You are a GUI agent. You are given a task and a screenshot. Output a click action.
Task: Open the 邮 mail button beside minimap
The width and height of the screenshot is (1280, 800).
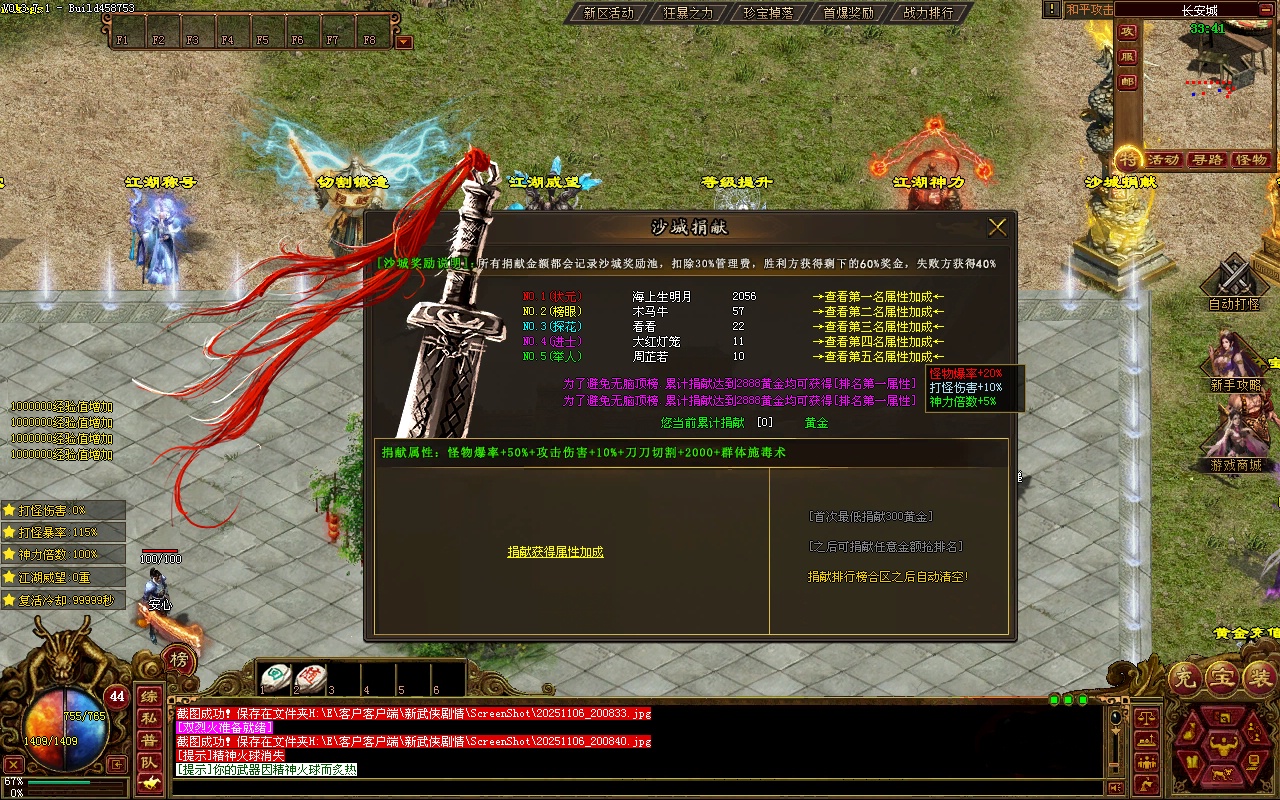[x=1128, y=82]
